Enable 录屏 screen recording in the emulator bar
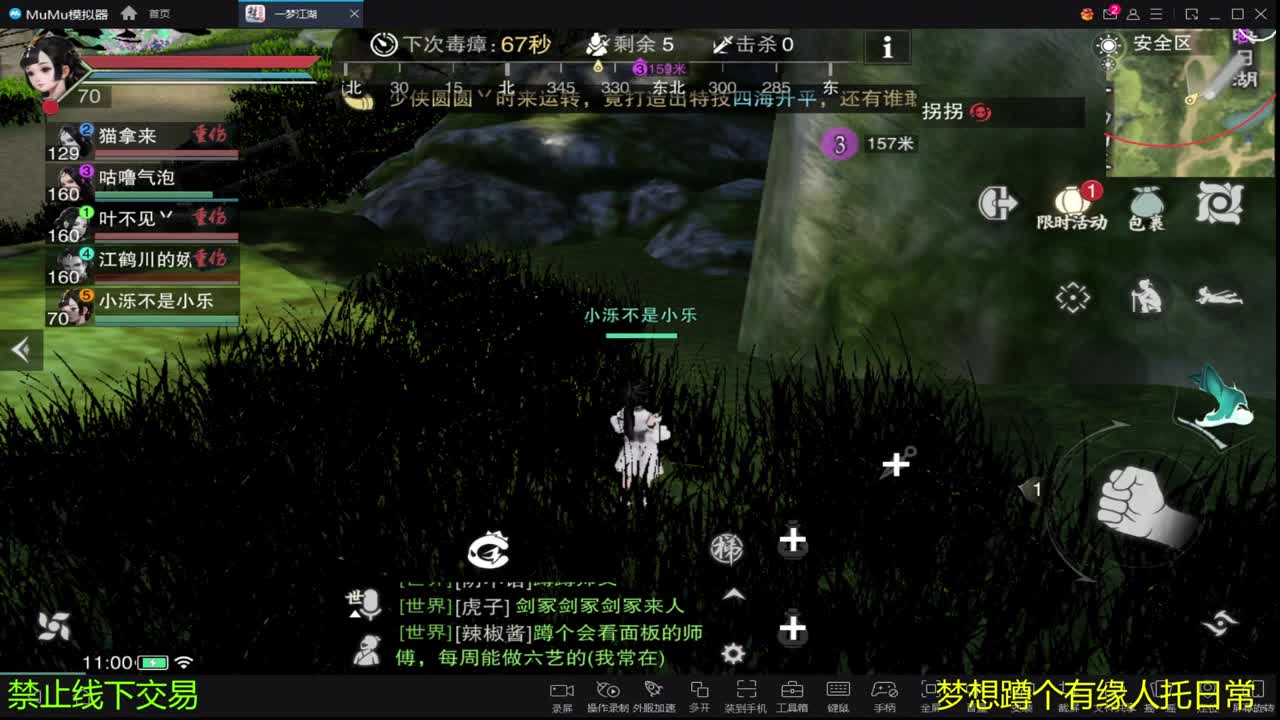1280x720 pixels. tap(561, 692)
